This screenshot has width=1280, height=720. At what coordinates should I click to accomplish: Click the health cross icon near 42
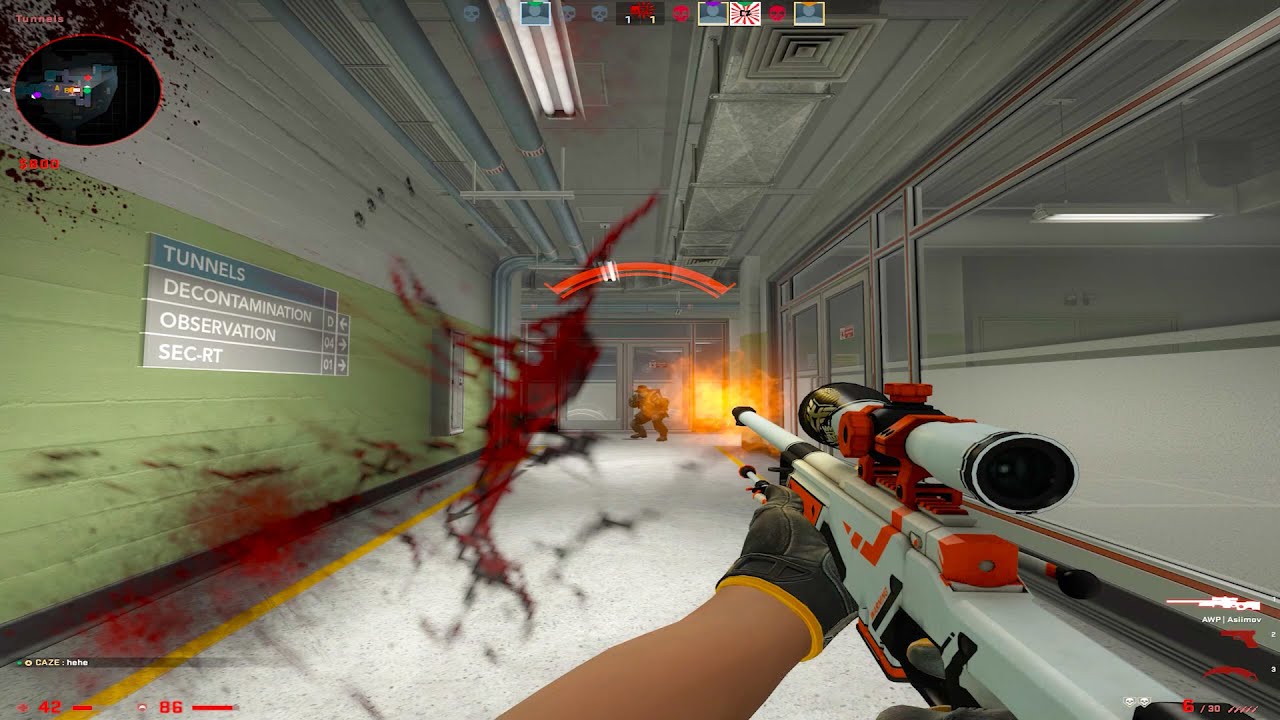pyautogui.click(x=21, y=706)
